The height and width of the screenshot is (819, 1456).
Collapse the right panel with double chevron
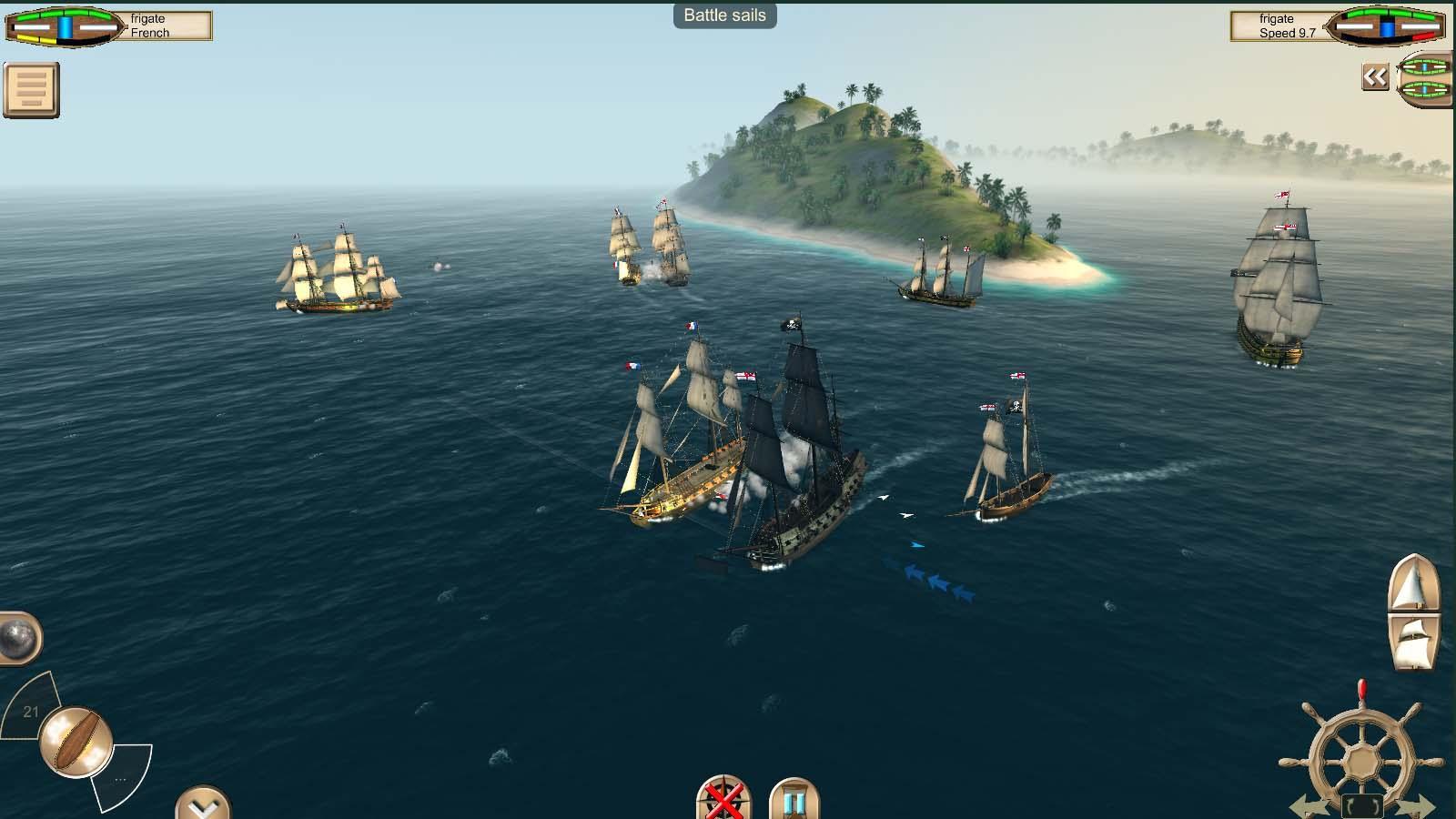(x=1375, y=77)
